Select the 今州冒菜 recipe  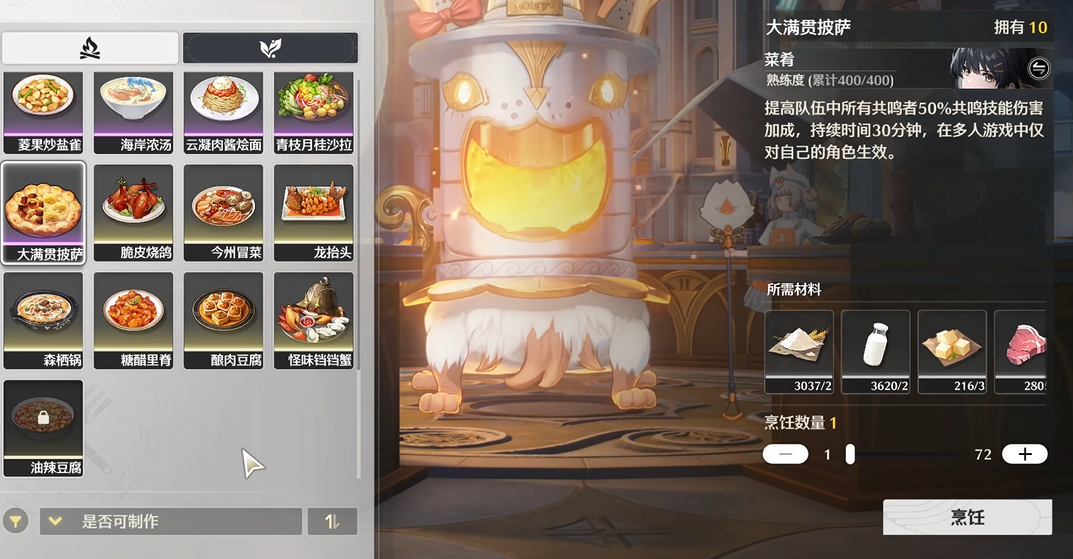click(x=224, y=213)
